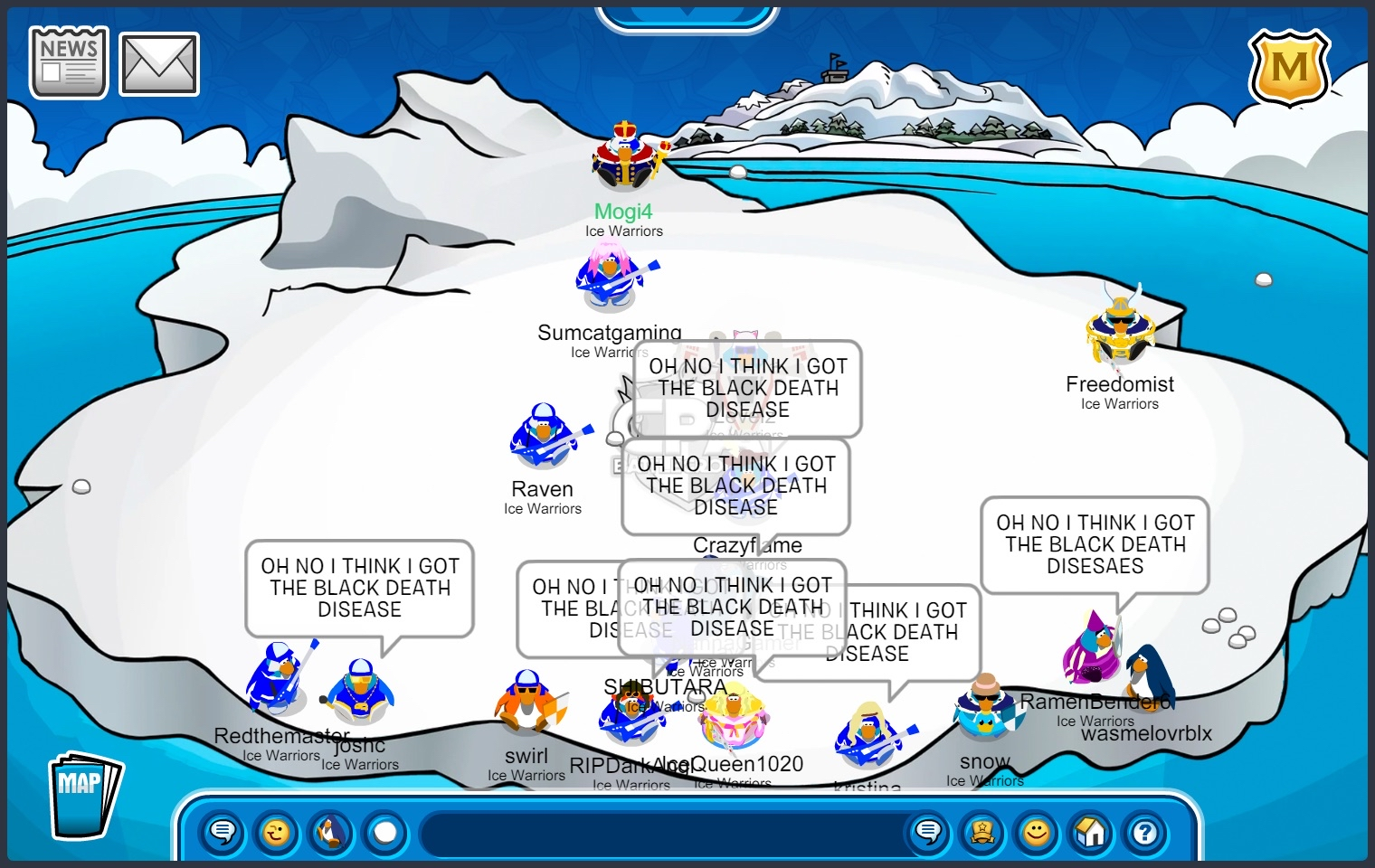Open the mail envelope inbox
Screen dimensions: 1375x868
[x=159, y=64]
